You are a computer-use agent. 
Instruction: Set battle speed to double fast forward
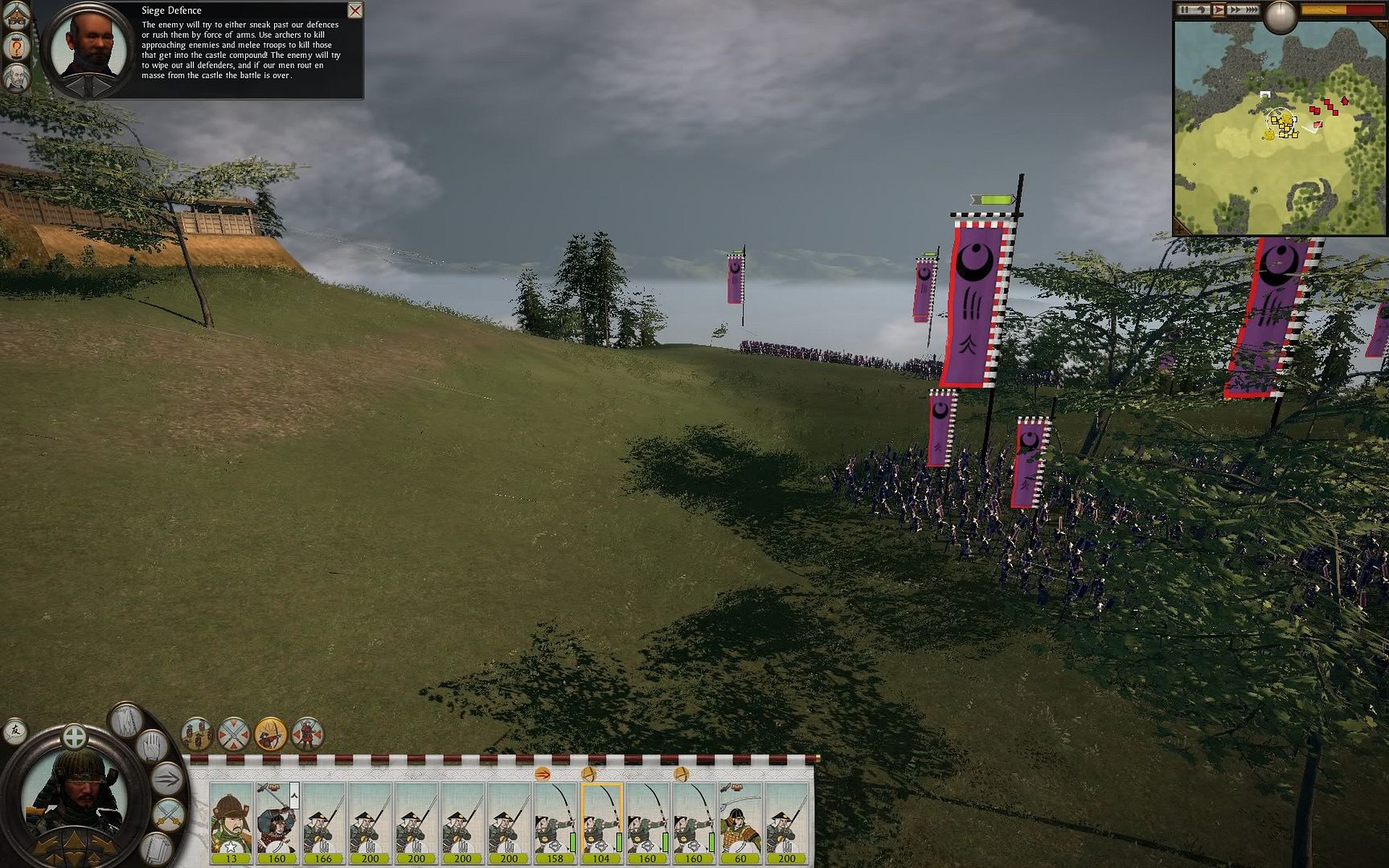click(1234, 10)
